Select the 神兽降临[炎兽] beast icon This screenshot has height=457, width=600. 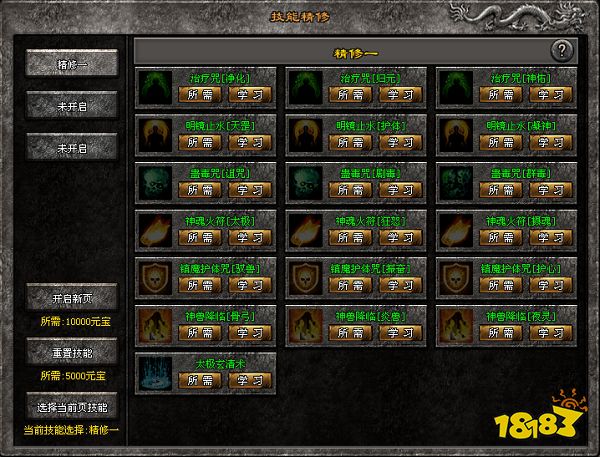tap(306, 323)
